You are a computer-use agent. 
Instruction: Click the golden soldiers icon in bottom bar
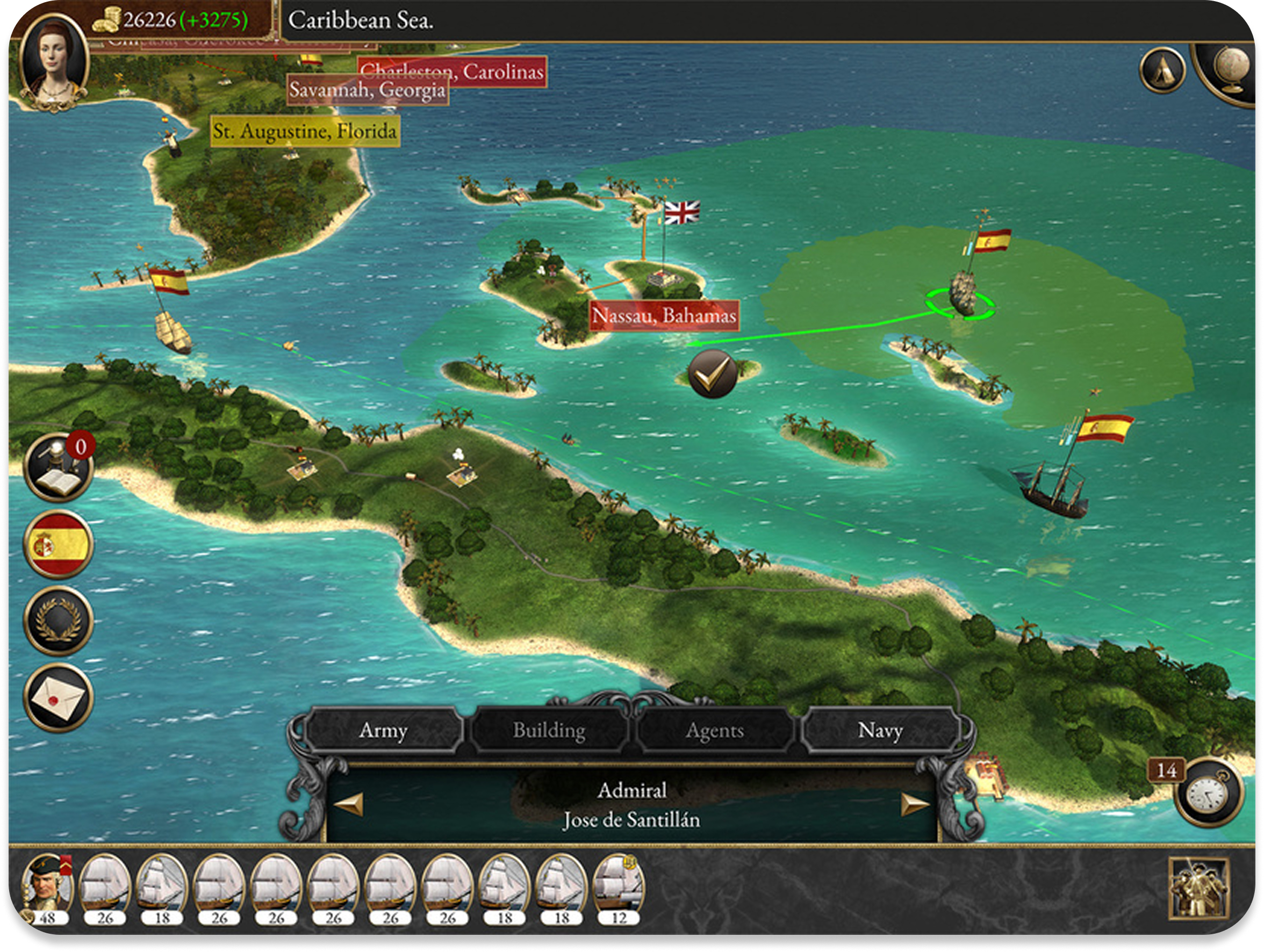pyautogui.click(x=1198, y=889)
